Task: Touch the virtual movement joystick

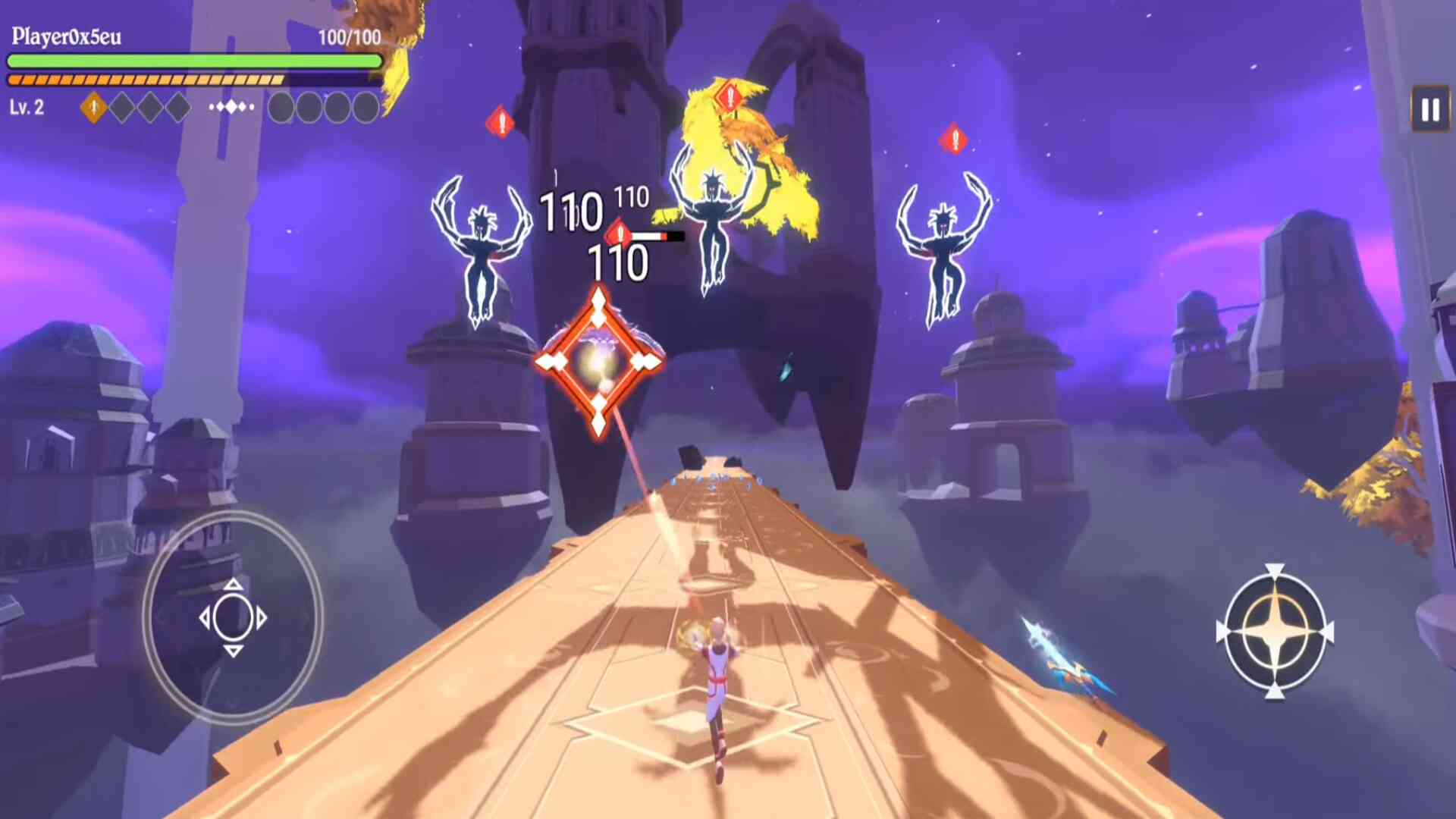Action: tap(233, 618)
